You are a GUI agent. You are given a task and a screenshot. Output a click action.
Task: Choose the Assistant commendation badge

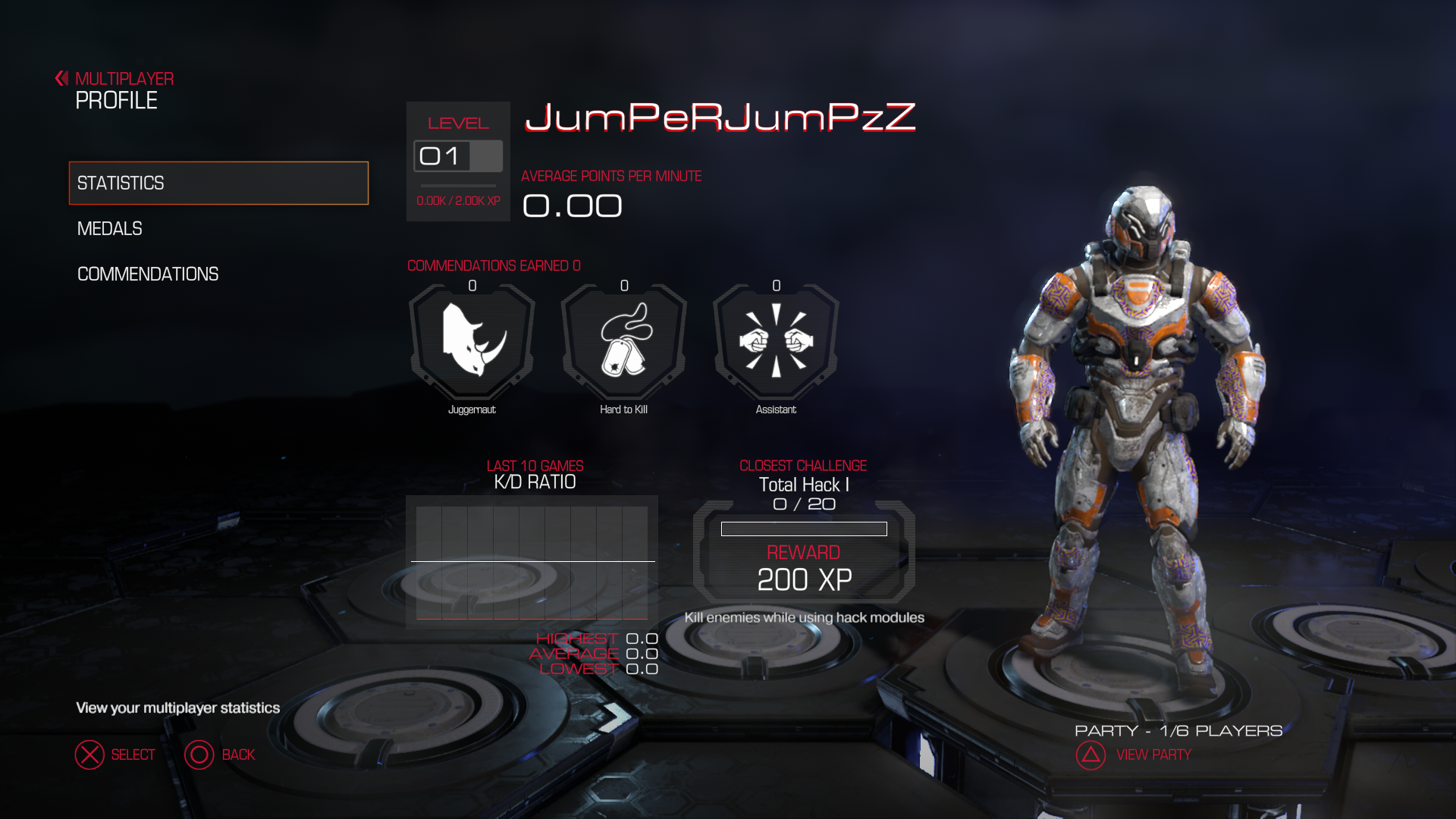[x=776, y=341]
